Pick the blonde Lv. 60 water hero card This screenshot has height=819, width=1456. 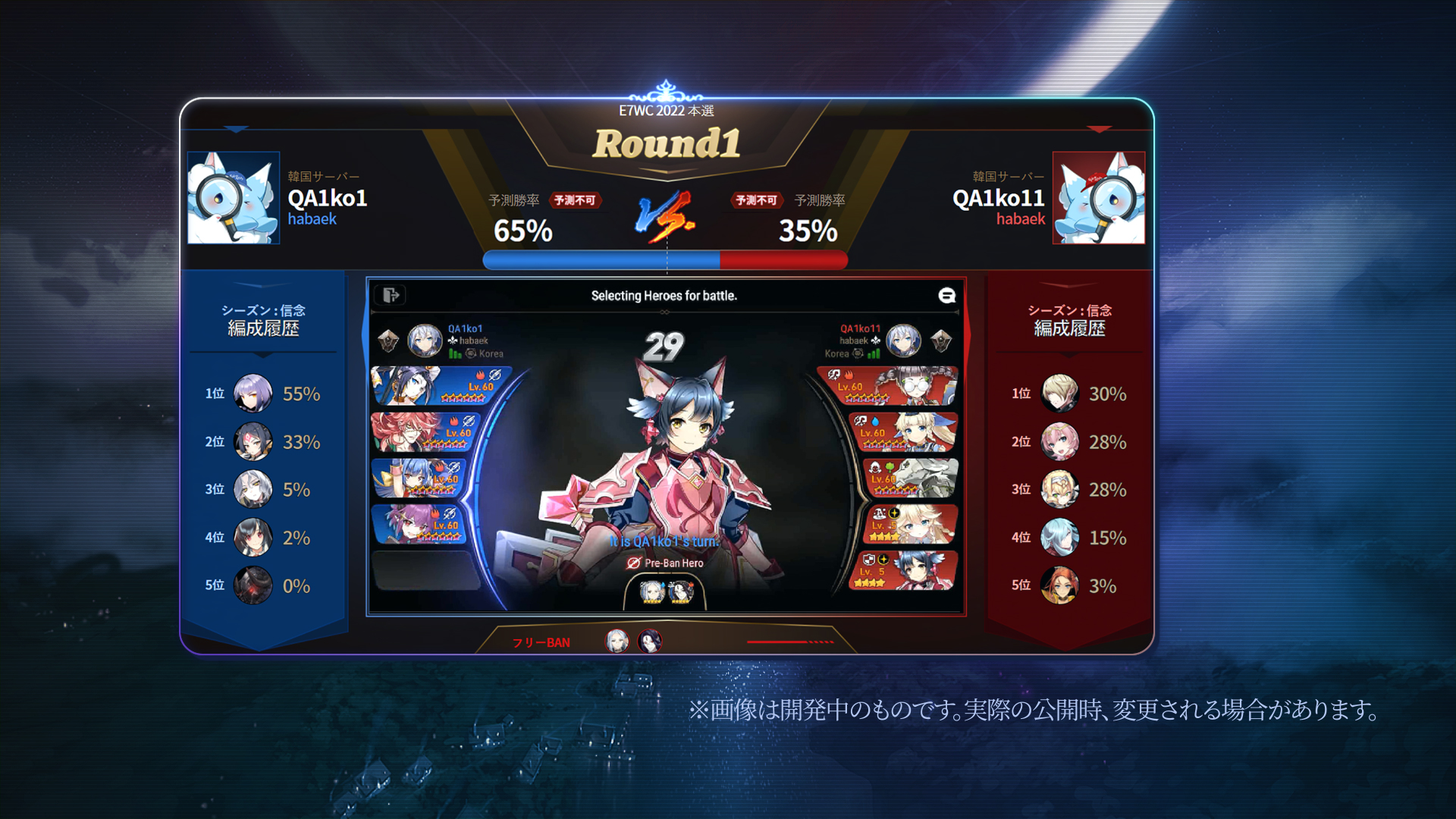[x=906, y=432]
